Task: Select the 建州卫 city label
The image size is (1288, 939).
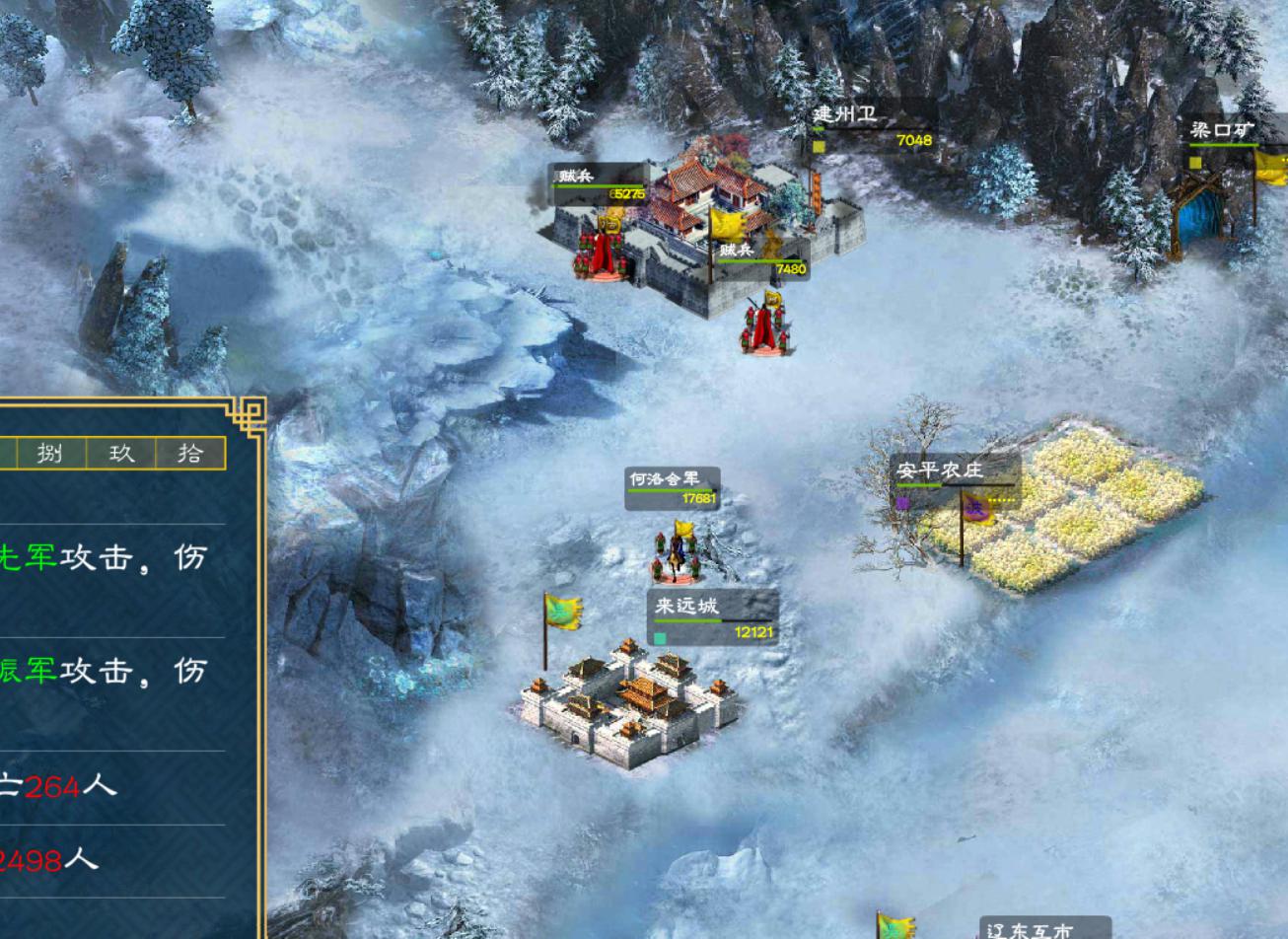Action: click(845, 115)
